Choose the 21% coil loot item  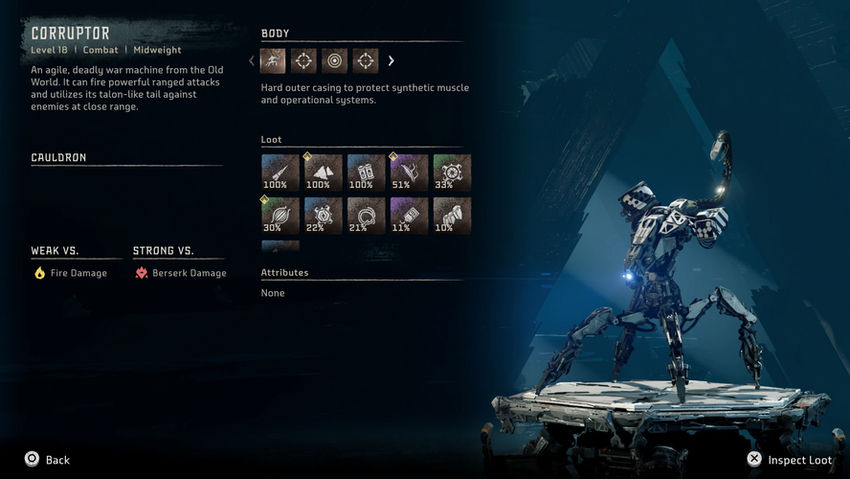(365, 215)
